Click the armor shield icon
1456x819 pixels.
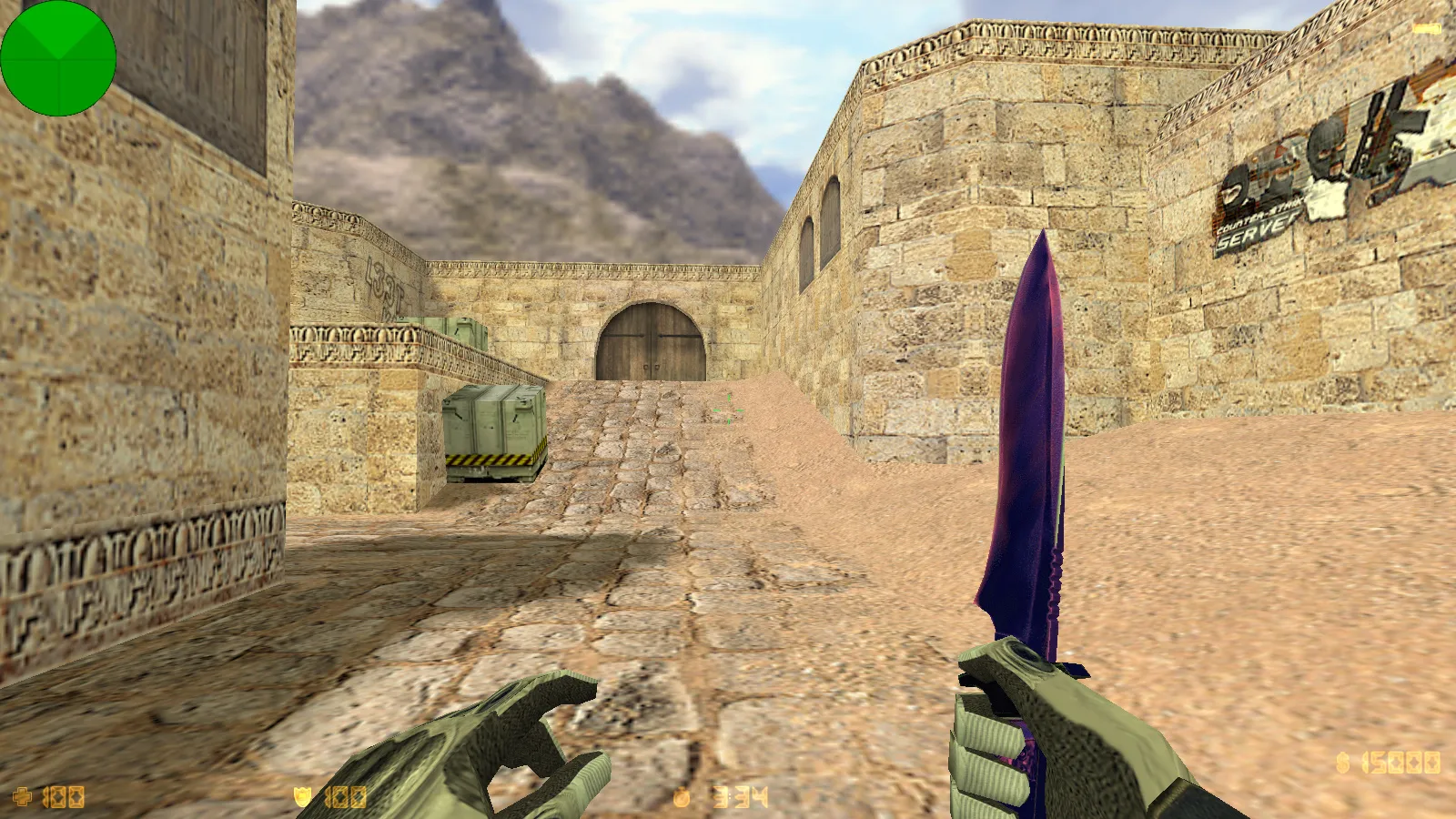tap(304, 798)
